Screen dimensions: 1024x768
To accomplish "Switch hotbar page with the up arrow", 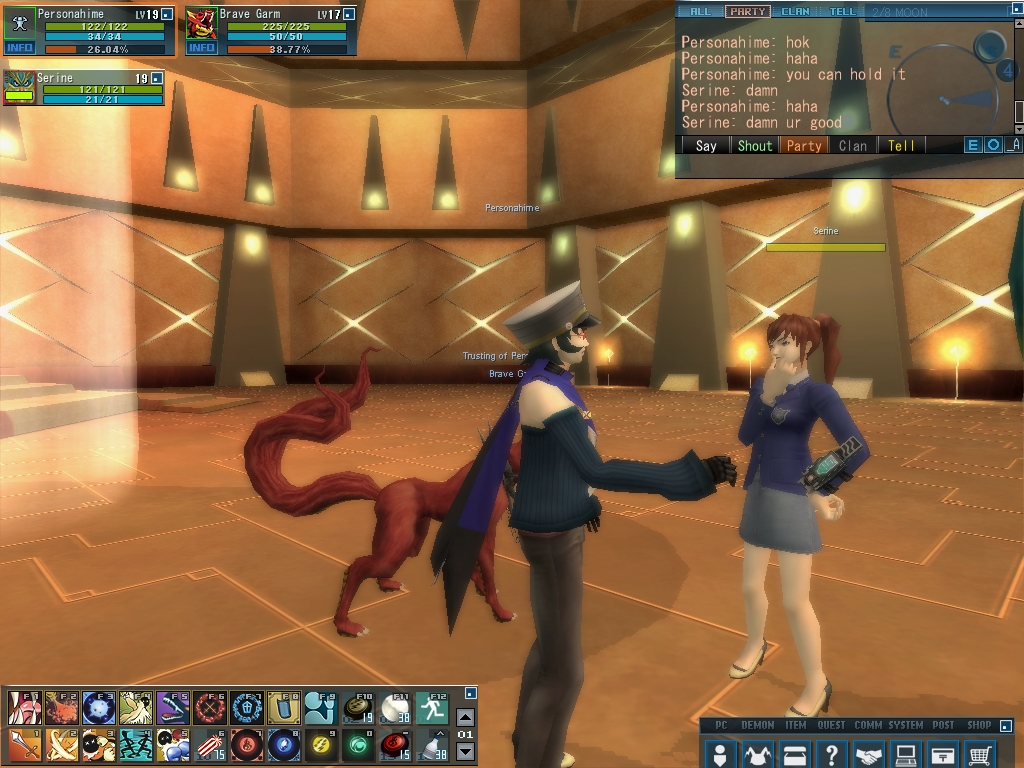I will (x=465, y=717).
